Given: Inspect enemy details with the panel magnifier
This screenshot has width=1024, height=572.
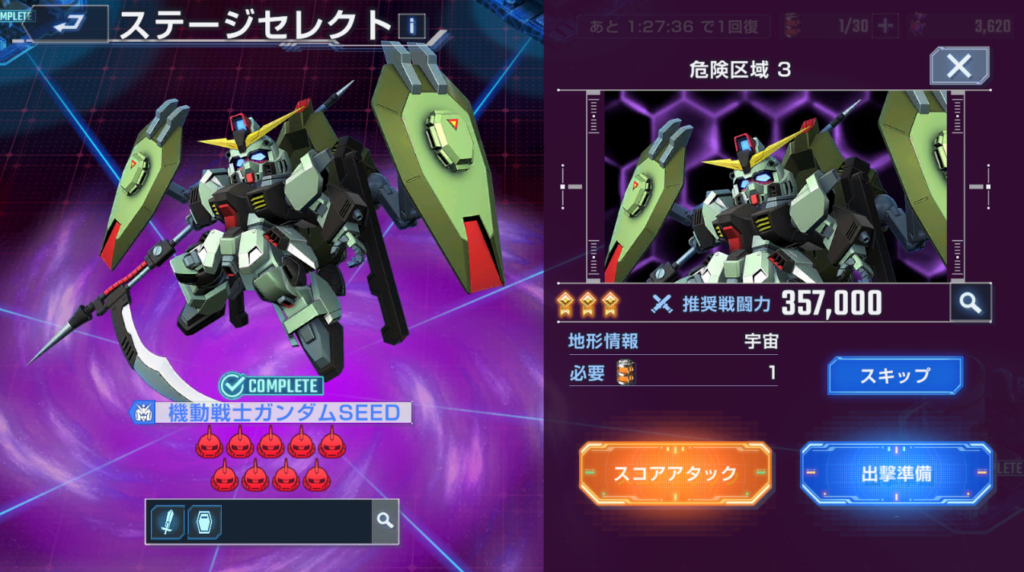Looking at the screenshot, I should pyautogui.click(x=970, y=304).
